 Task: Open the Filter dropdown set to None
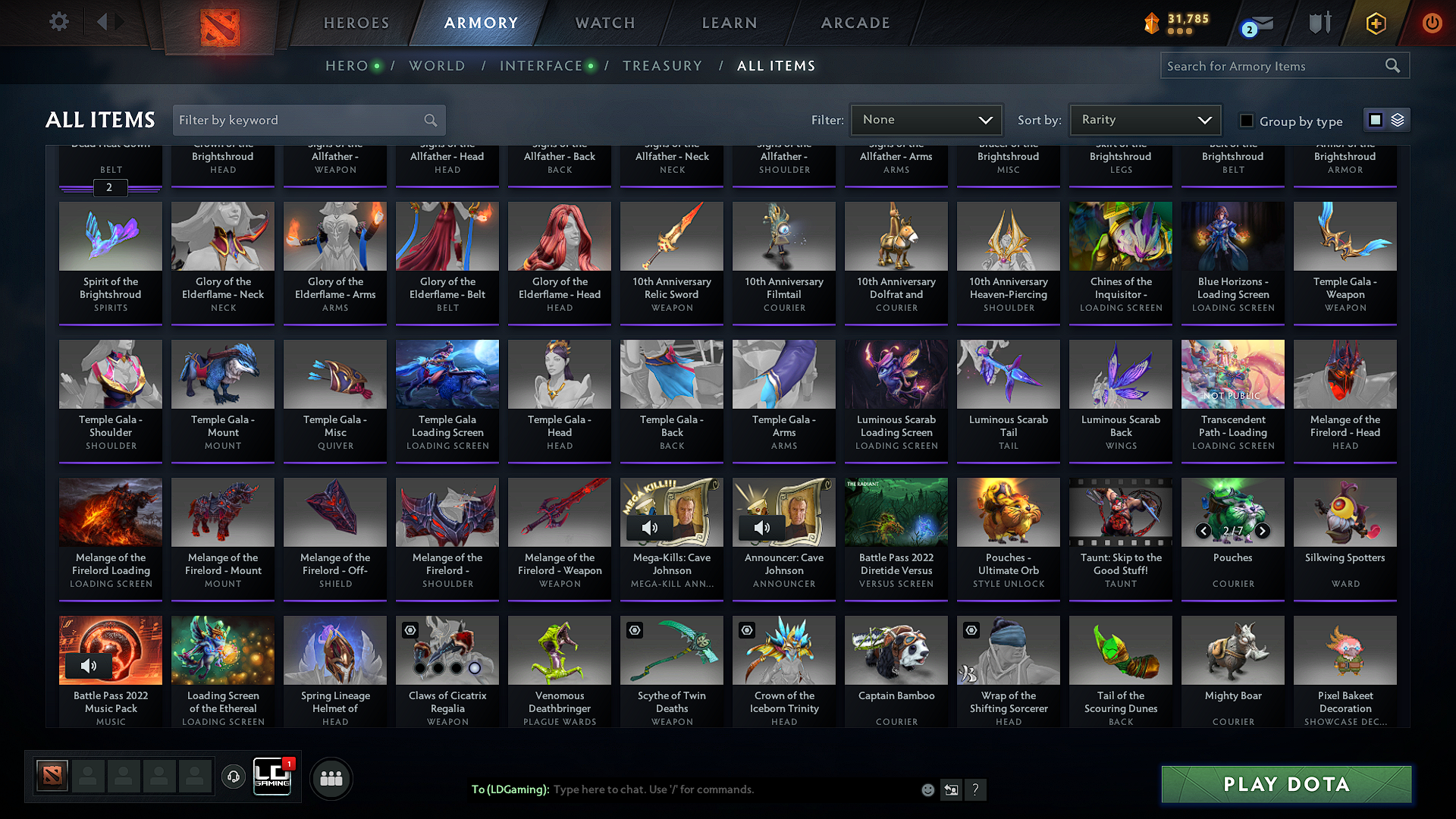pos(926,120)
